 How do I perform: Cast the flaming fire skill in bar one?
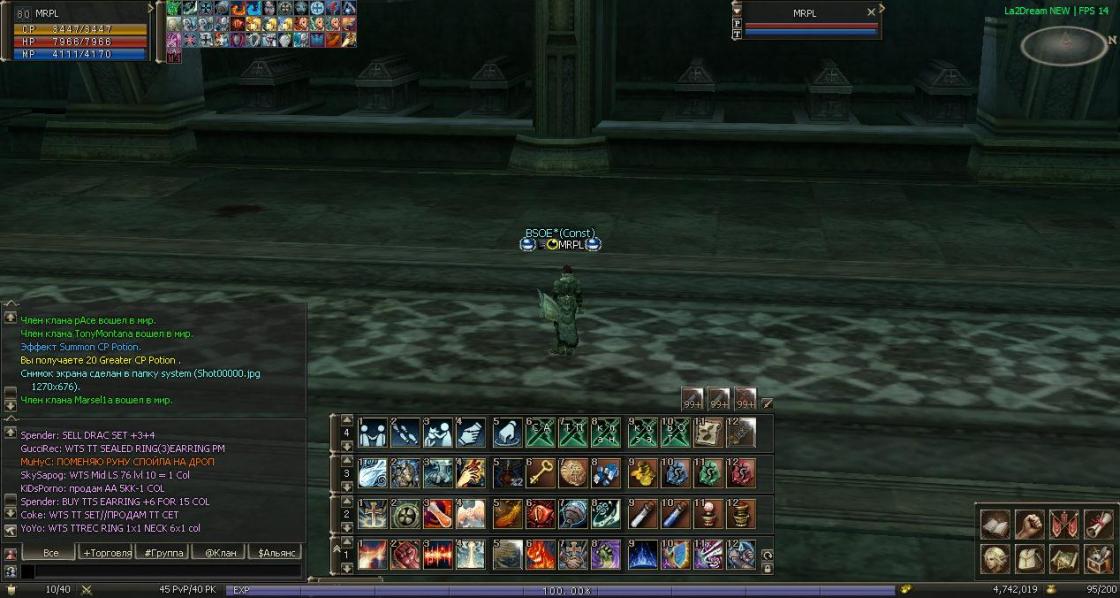[x=541, y=553]
